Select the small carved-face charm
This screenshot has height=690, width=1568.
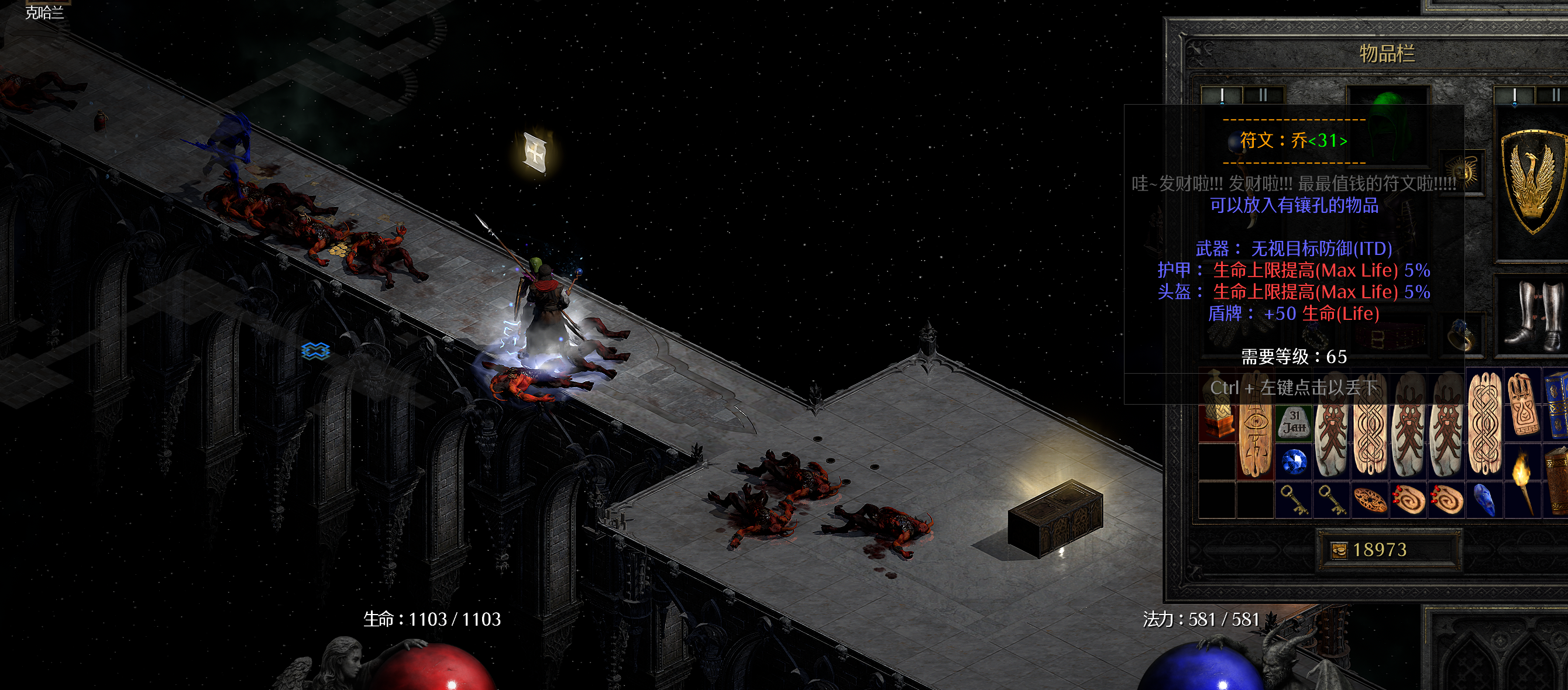coord(1523,403)
